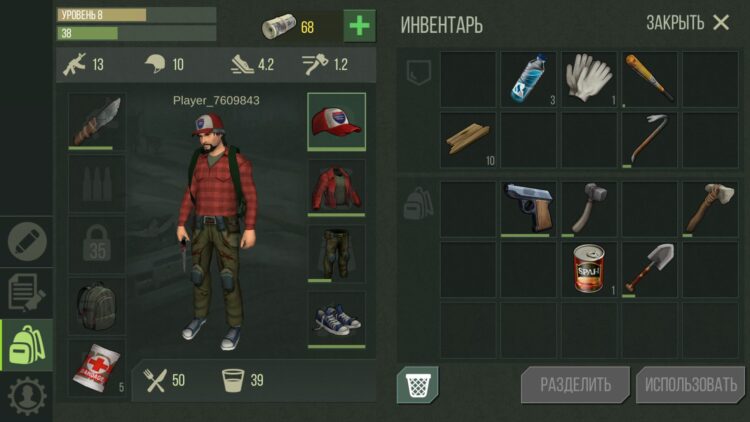
Task: Open the settings gear tab
Action: [x=26, y=398]
